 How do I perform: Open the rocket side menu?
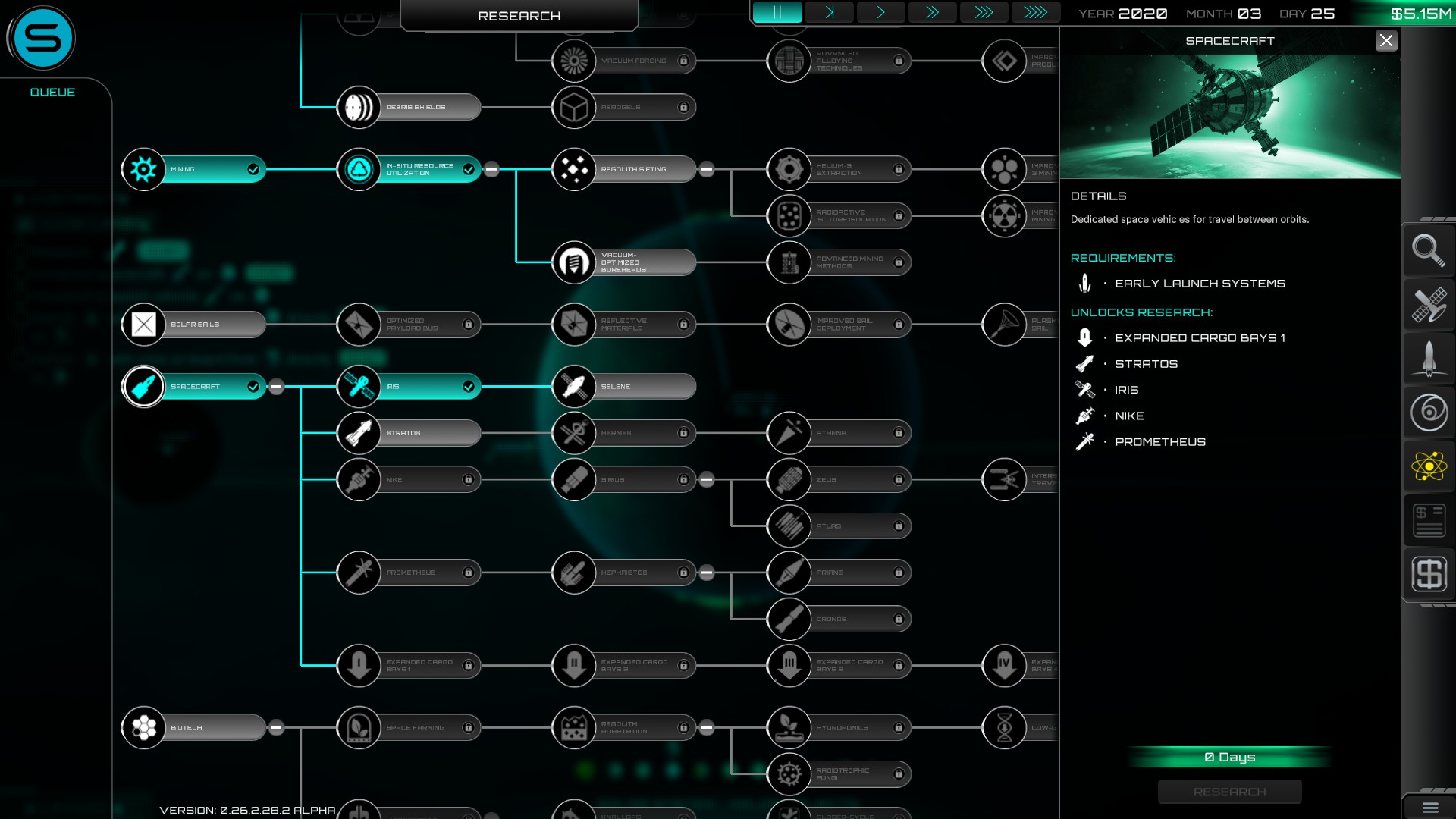click(1429, 359)
